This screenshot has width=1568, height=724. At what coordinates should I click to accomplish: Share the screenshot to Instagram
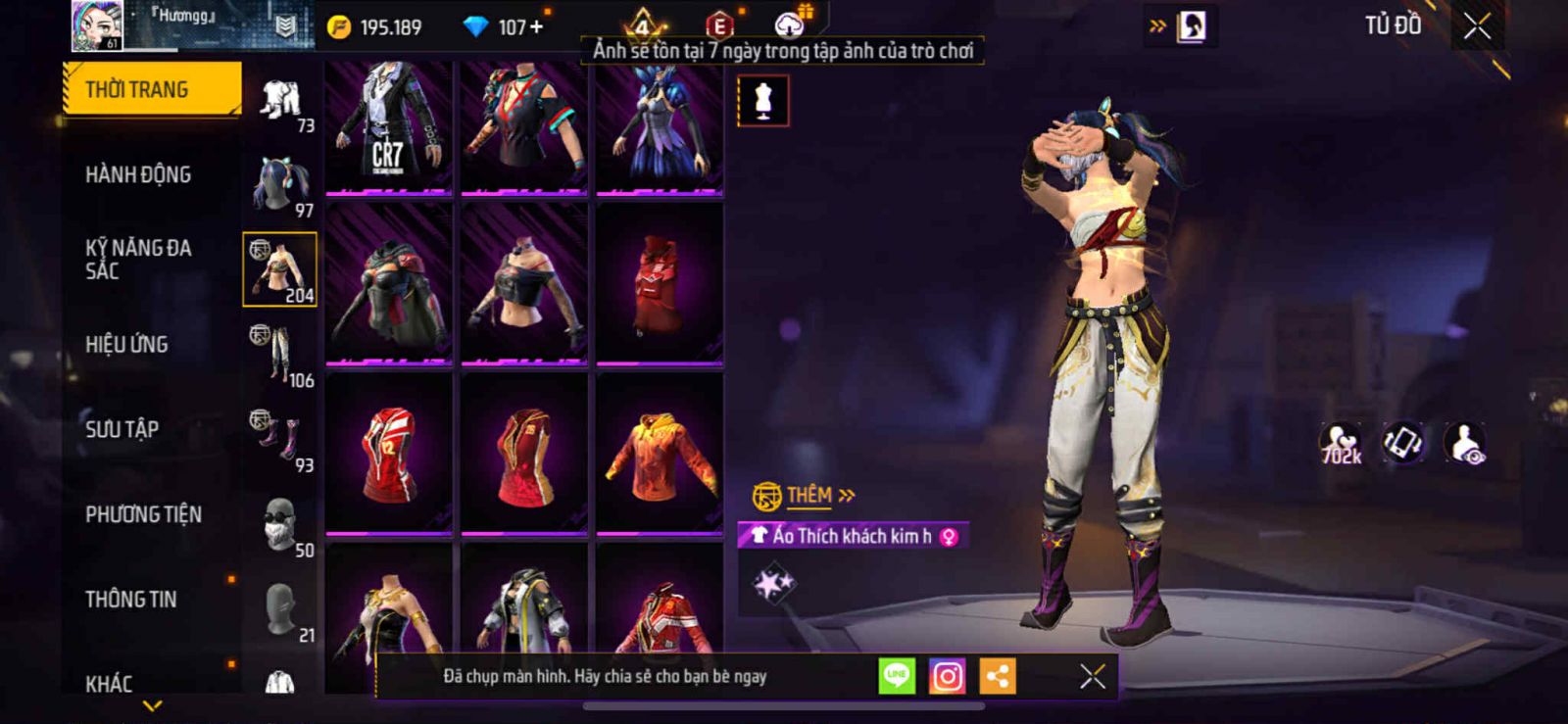coord(947,676)
